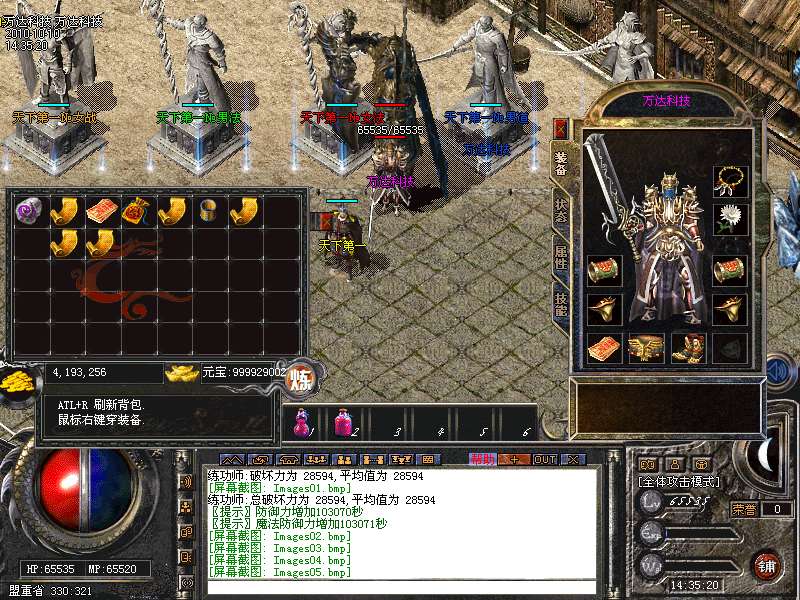800x600 pixels.
Task: Show the 技能 skills tab
Action: [x=561, y=300]
